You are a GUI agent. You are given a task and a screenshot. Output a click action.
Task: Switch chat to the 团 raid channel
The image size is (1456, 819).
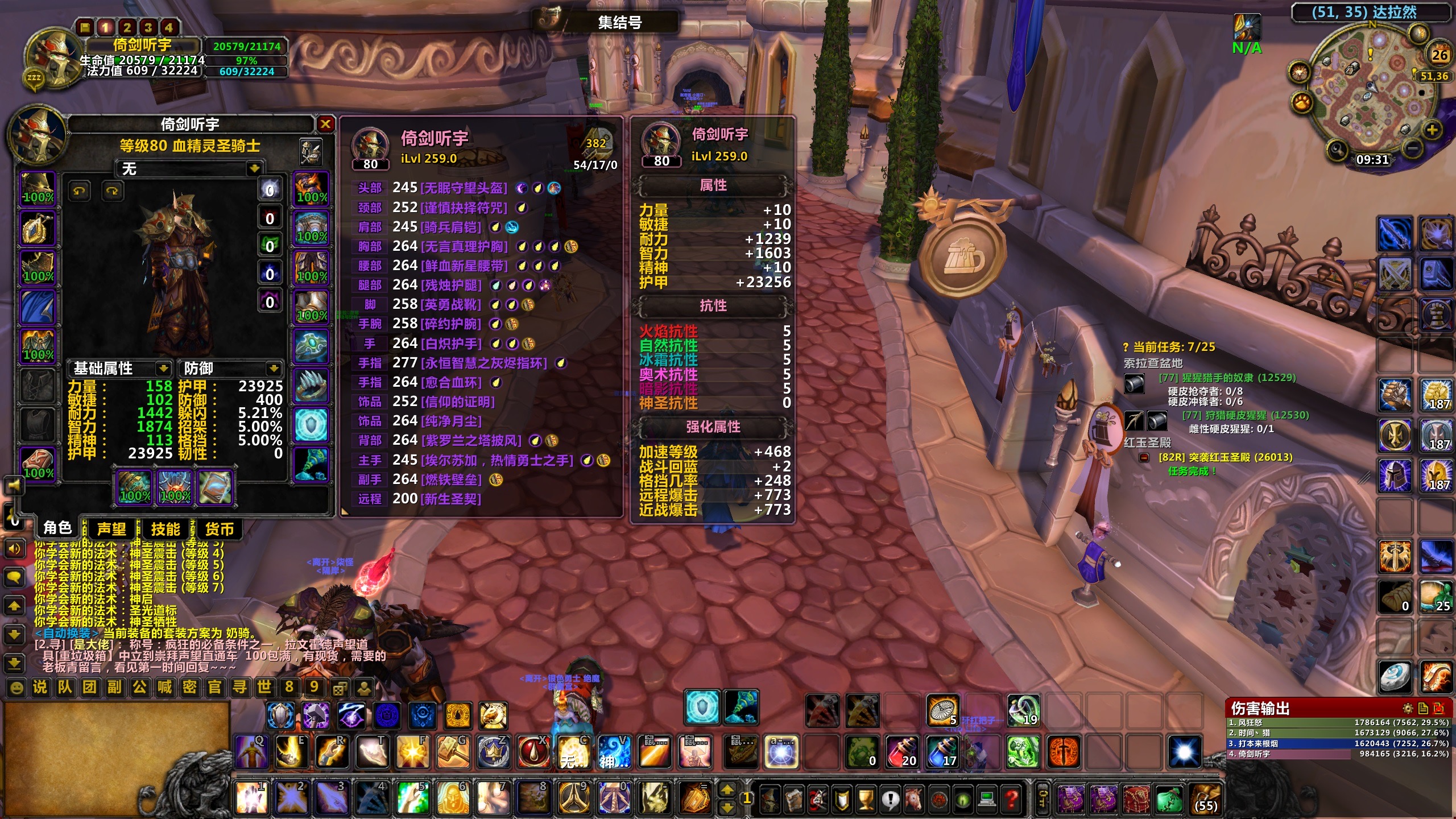tap(90, 687)
